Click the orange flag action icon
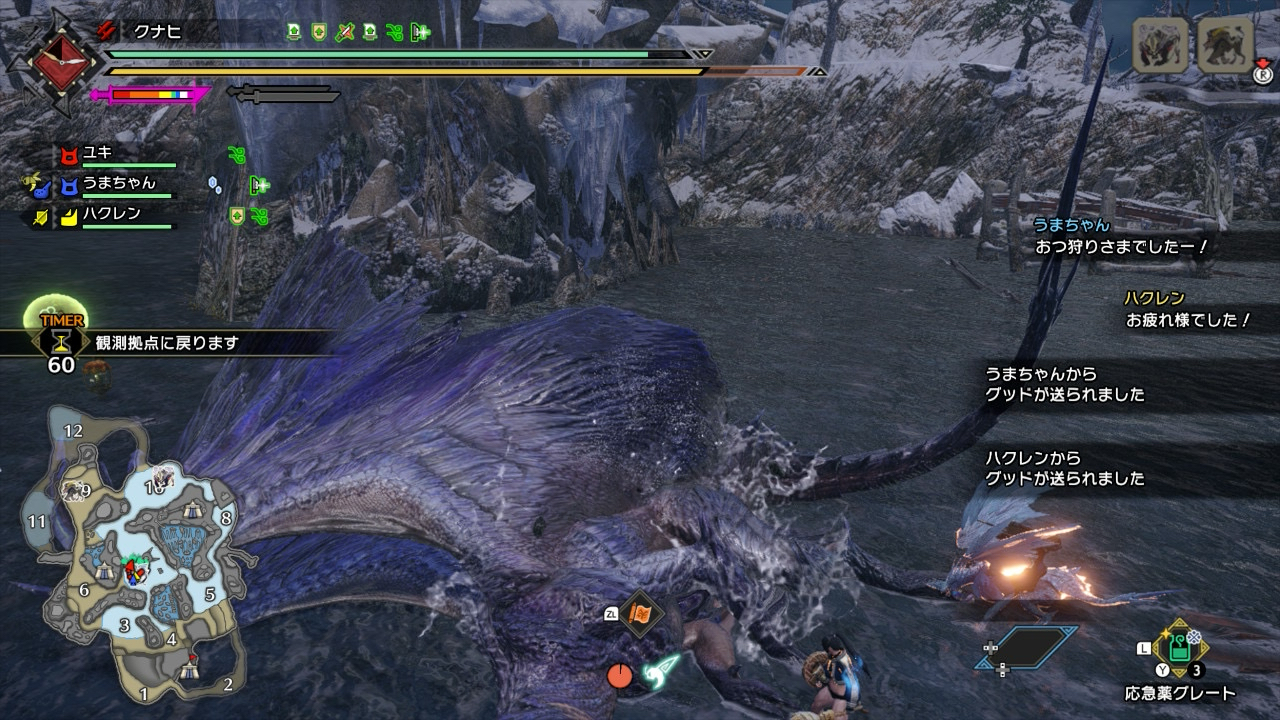This screenshot has height=720, width=1280. point(640,613)
